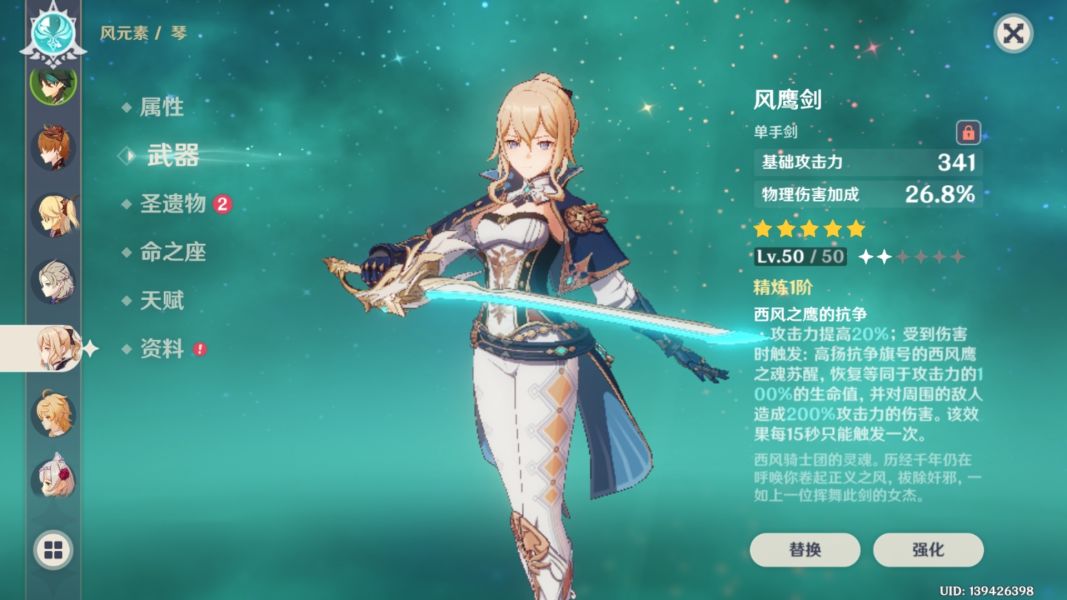Click the 强化 (Enhance) weapon button
The width and height of the screenshot is (1067, 600).
point(928,549)
